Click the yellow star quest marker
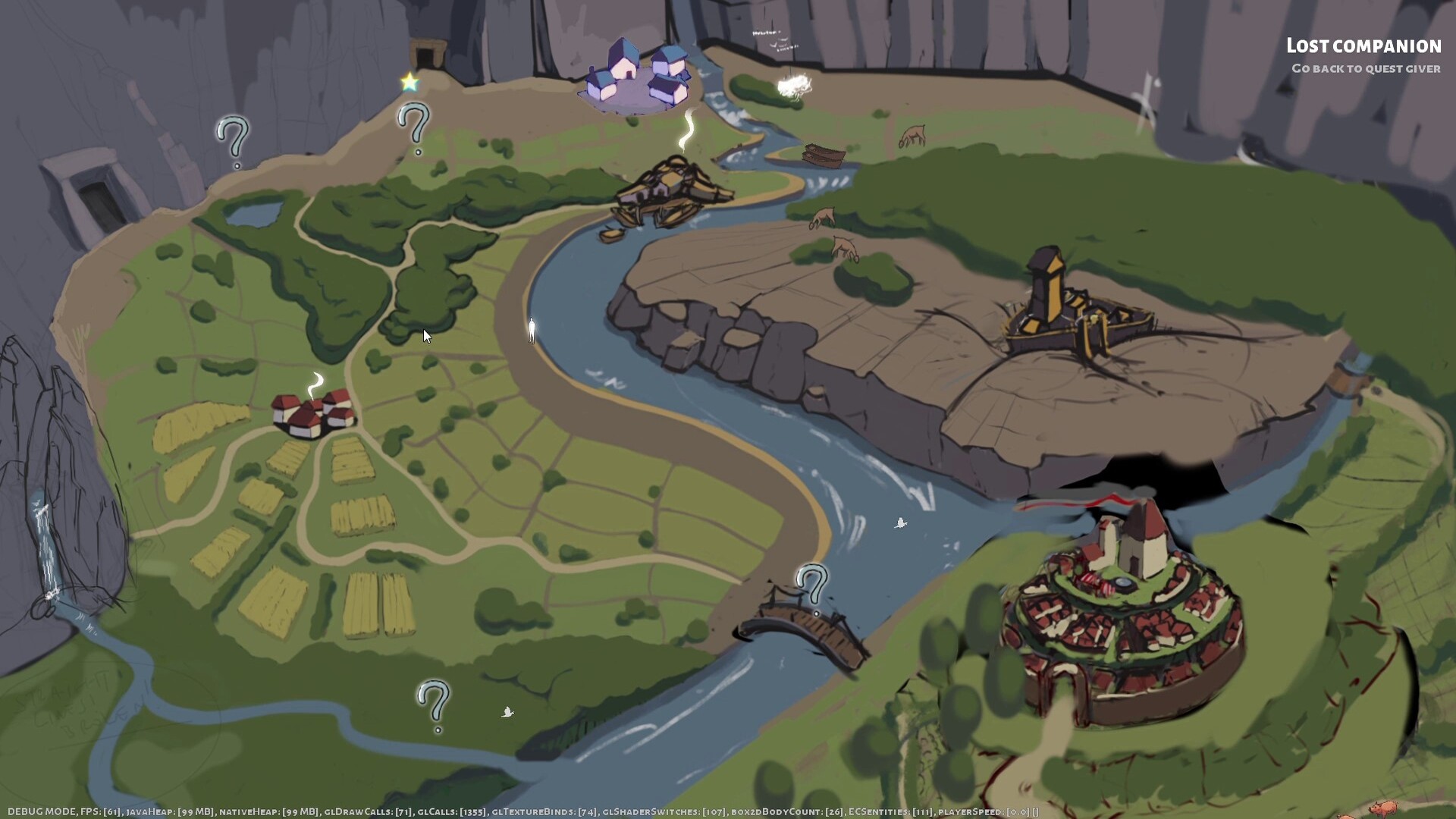This screenshot has height=819, width=1456. [410, 80]
